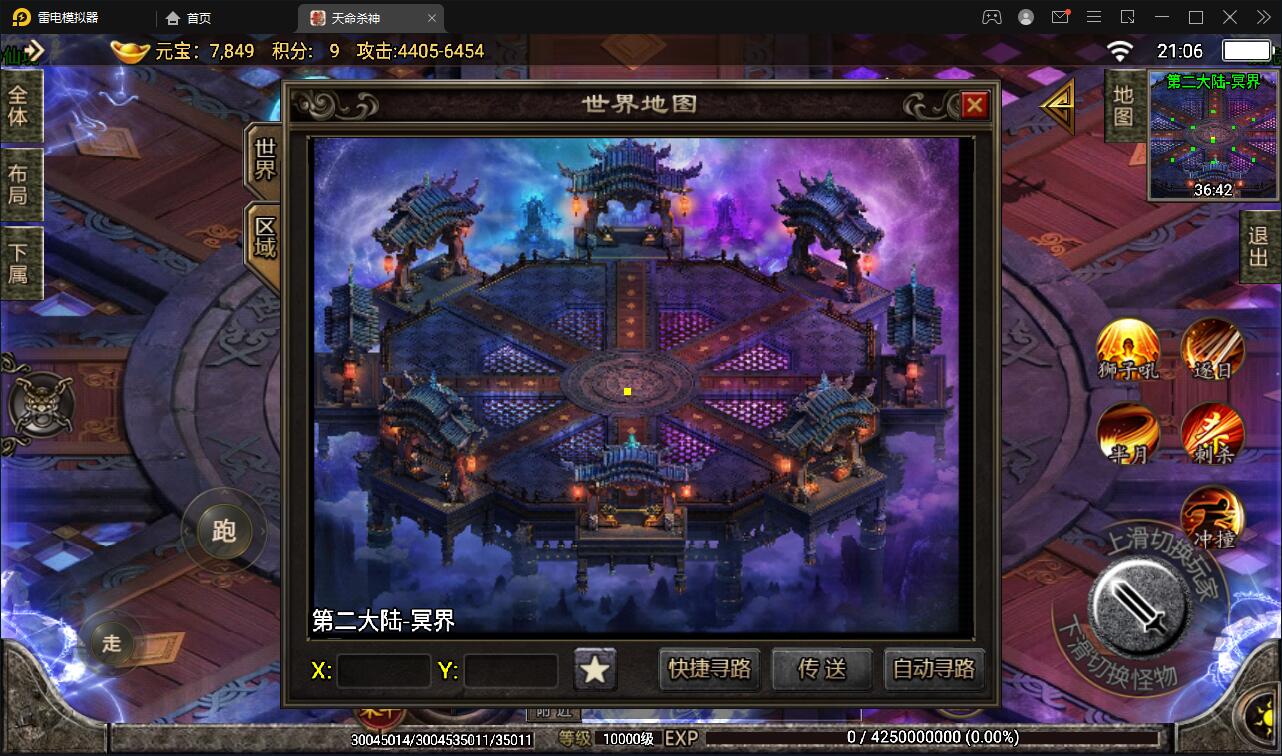Trigger the 刺杀 (Assassinate) skill
1282x756 pixels.
(x=1212, y=434)
